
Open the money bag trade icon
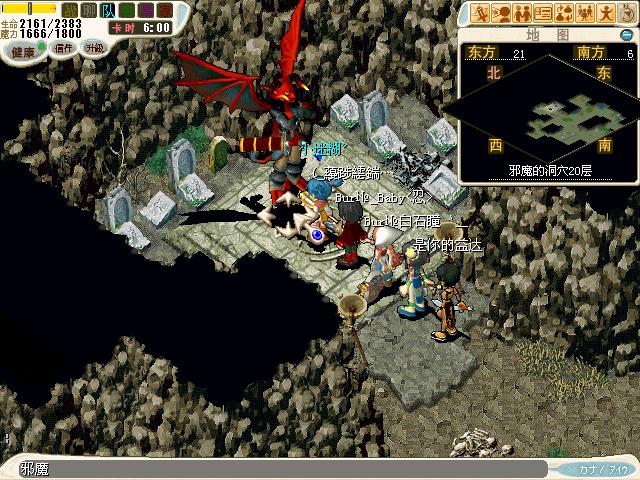(563, 13)
